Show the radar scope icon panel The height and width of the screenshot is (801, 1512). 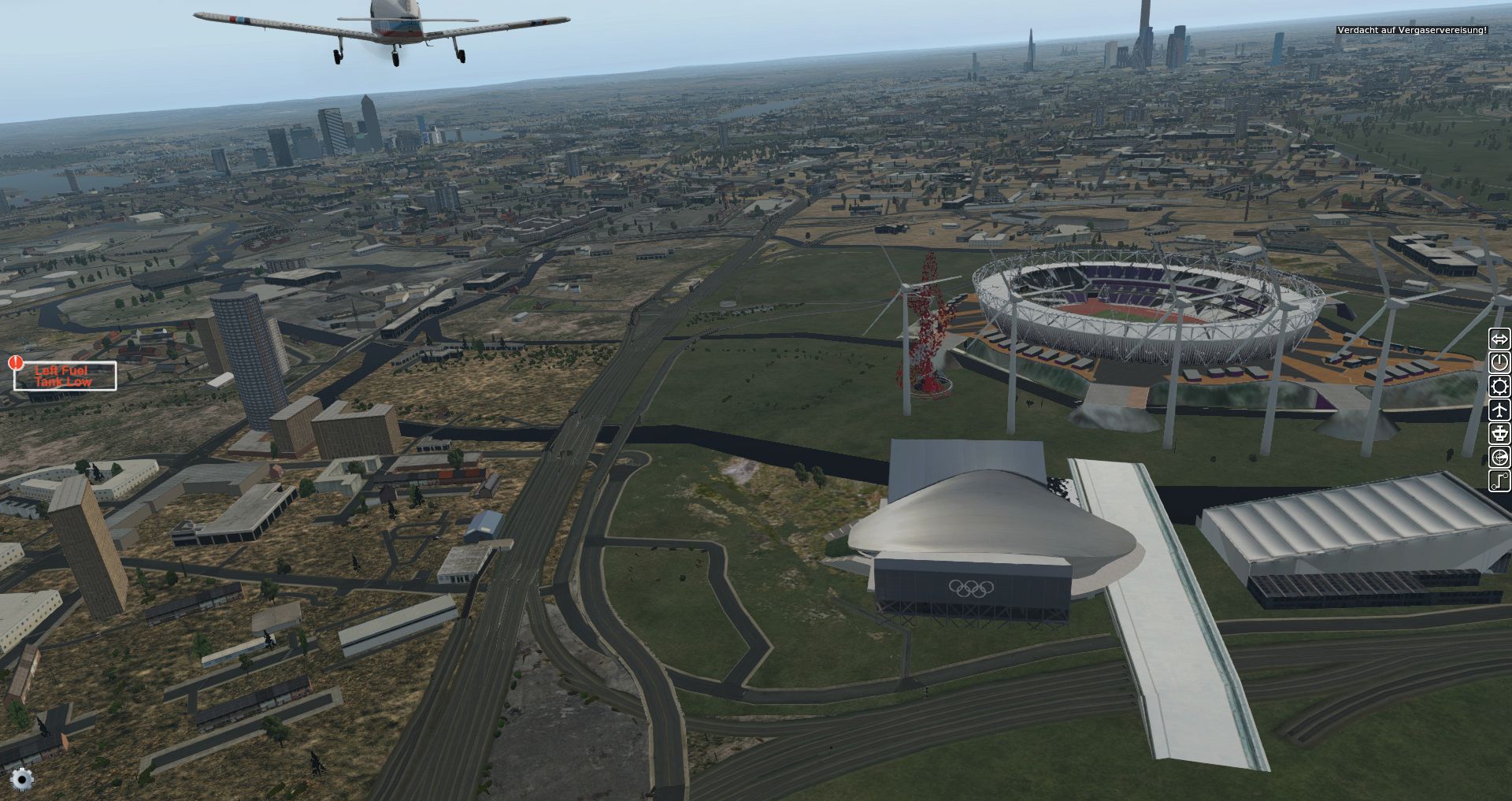(x=1499, y=457)
